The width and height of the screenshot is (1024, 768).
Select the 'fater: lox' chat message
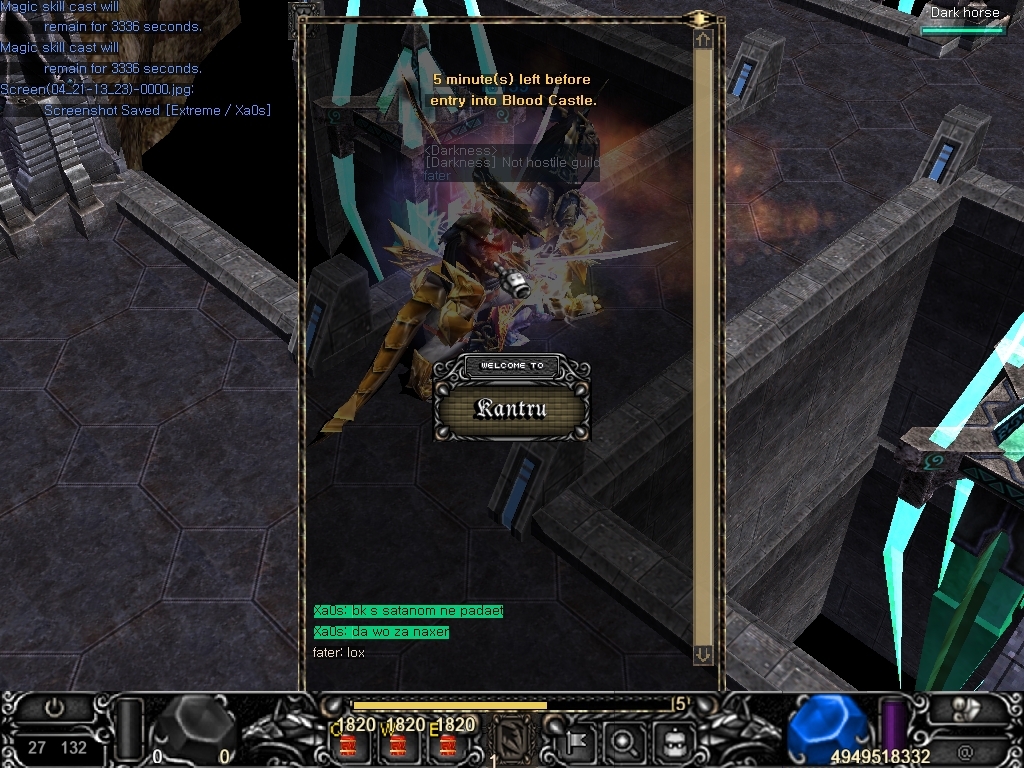(339, 653)
